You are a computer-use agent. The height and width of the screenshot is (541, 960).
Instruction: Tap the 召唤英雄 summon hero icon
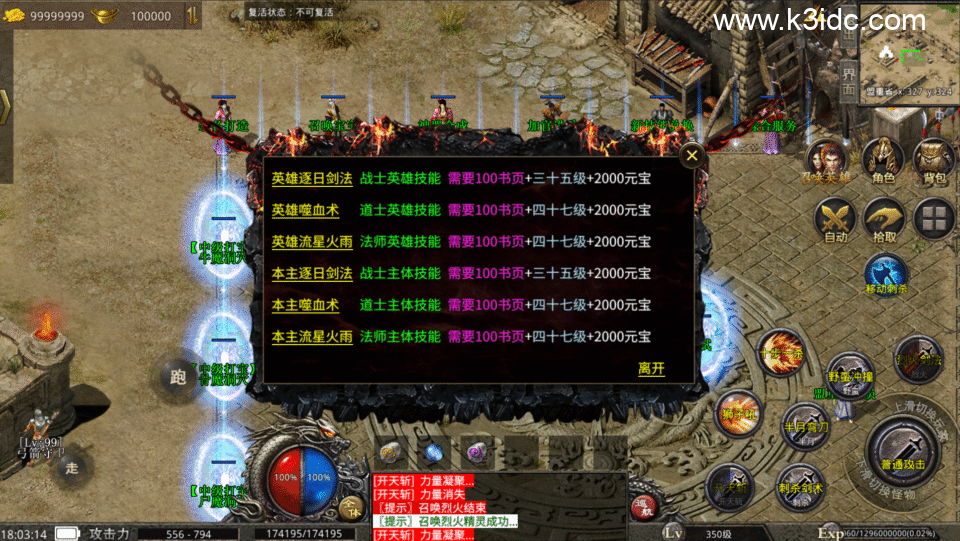829,163
